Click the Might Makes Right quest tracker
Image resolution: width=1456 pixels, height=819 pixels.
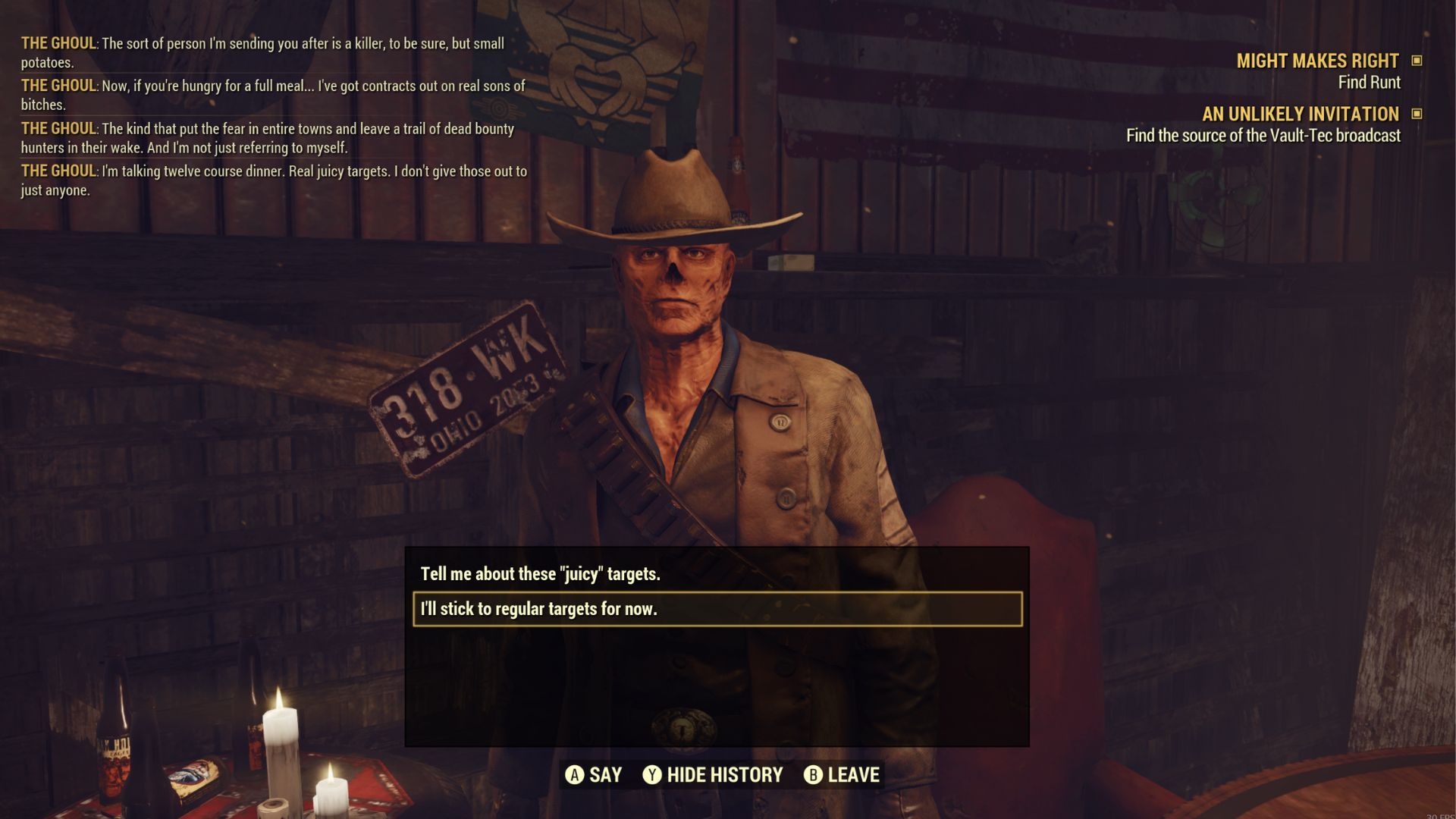1317,61
